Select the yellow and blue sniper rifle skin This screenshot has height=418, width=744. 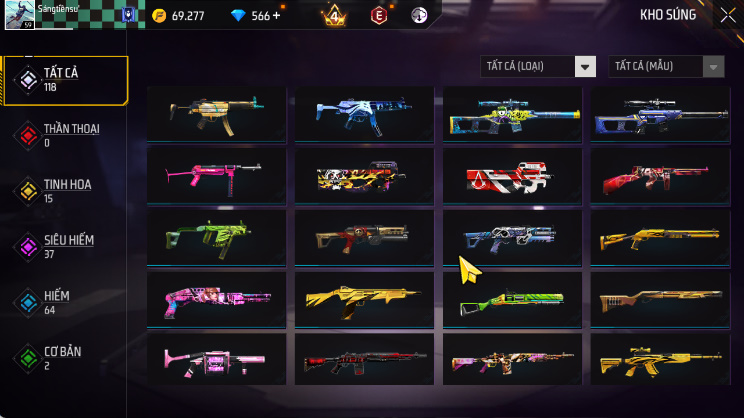(x=512, y=115)
